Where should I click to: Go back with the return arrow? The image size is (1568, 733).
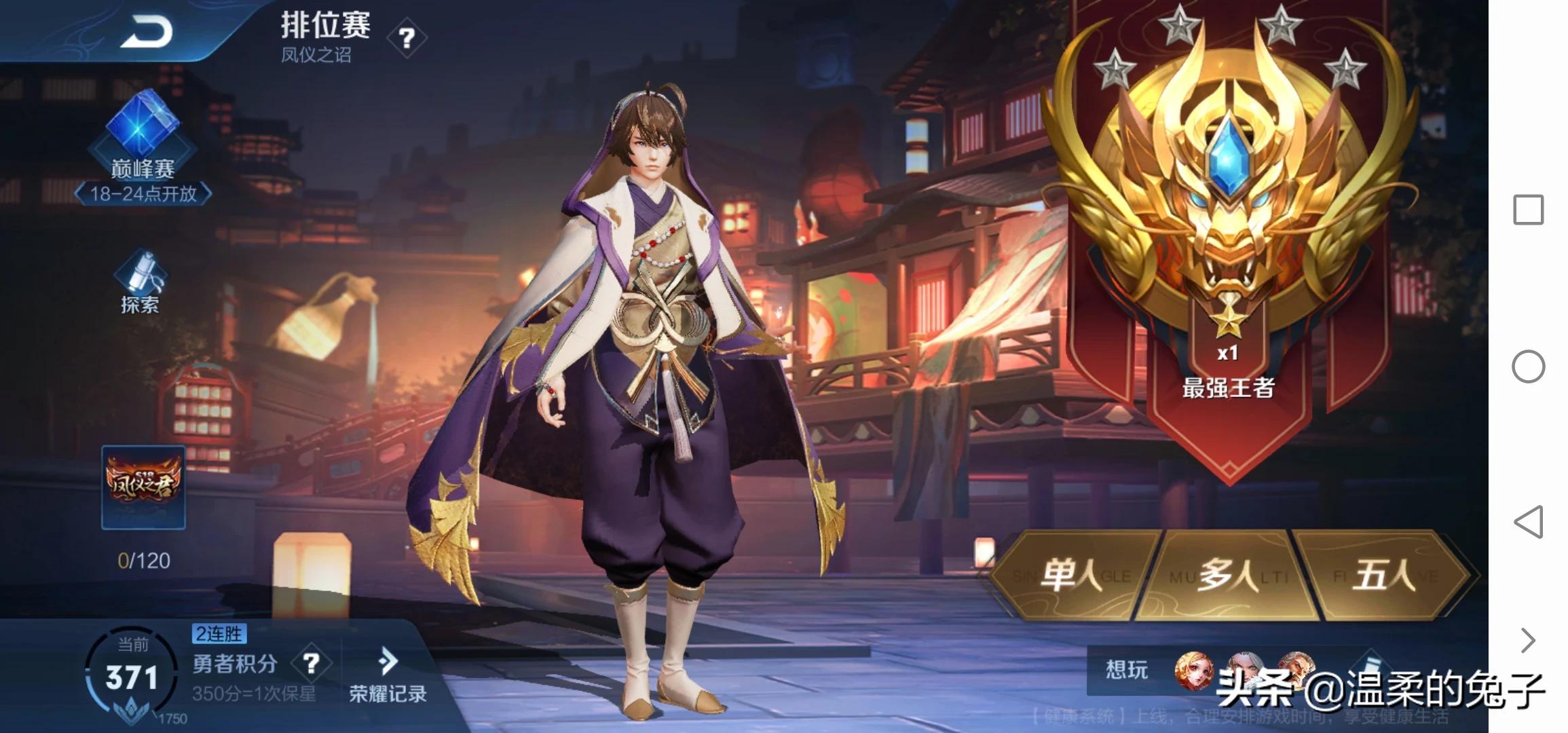point(145,32)
